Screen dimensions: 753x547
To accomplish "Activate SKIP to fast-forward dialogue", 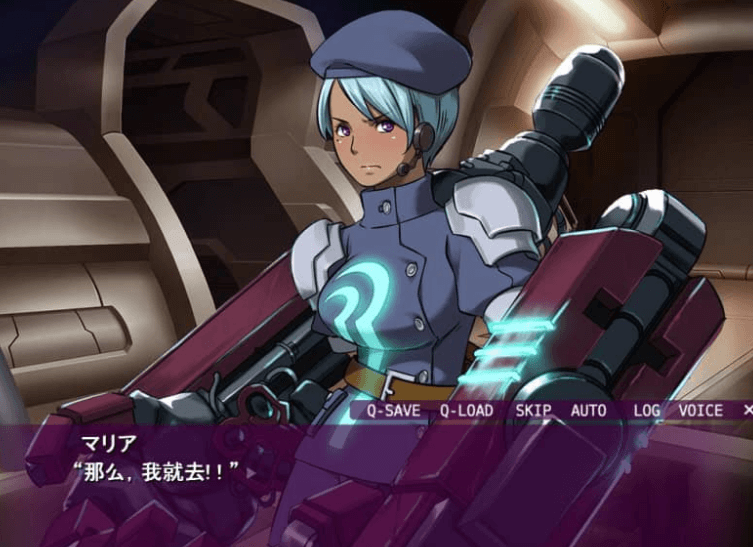I will (x=534, y=410).
